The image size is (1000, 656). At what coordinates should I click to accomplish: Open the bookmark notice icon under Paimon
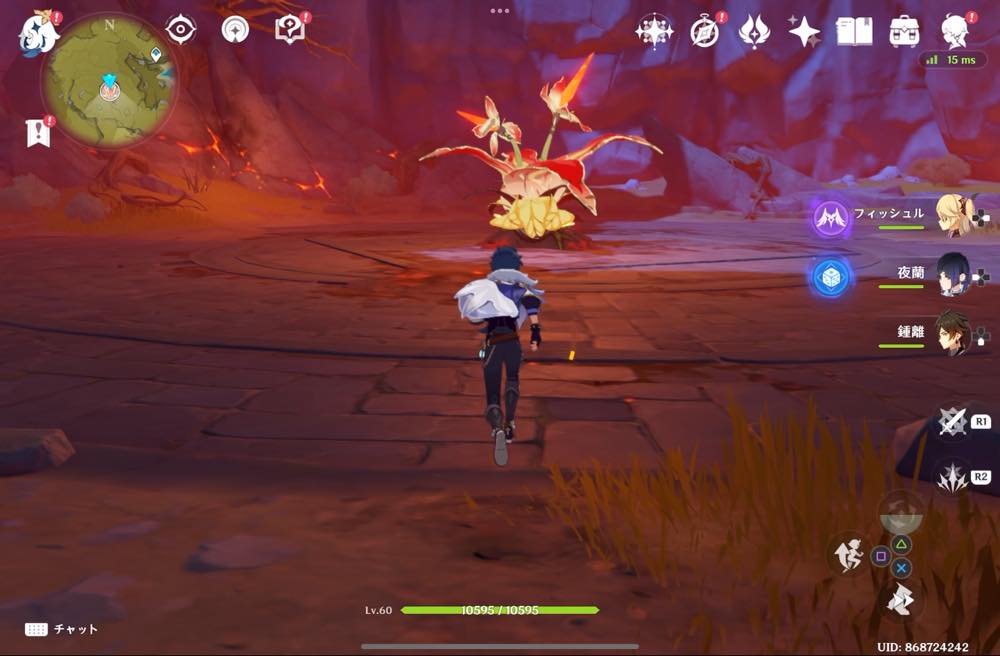pyautogui.click(x=38, y=133)
